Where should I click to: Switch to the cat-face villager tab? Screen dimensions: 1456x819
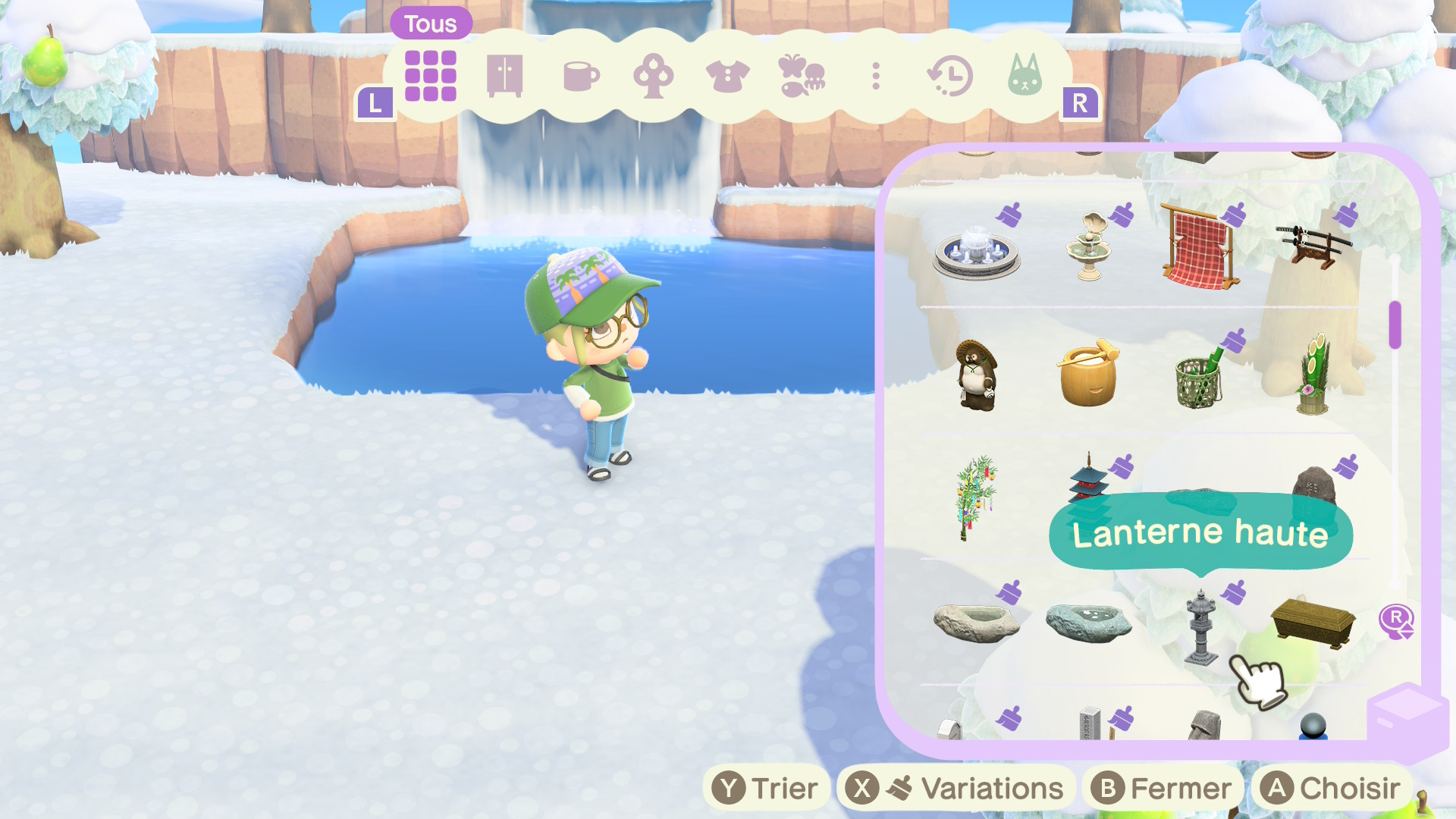point(1025,76)
